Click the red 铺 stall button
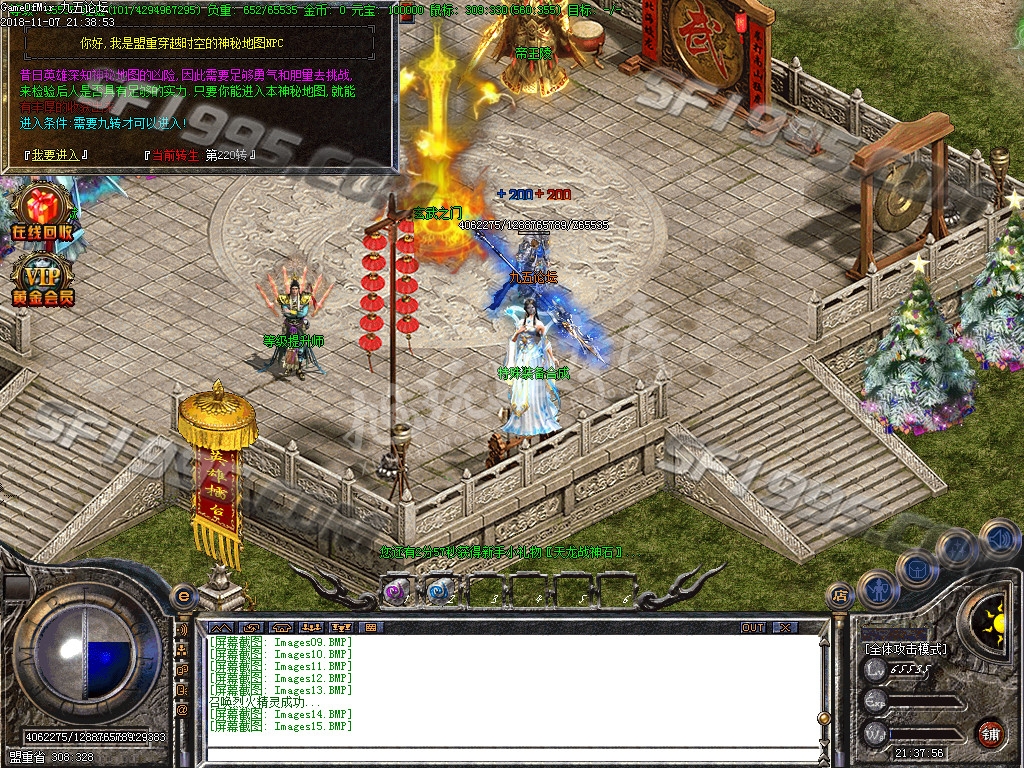This screenshot has height=768, width=1024. 990,734
